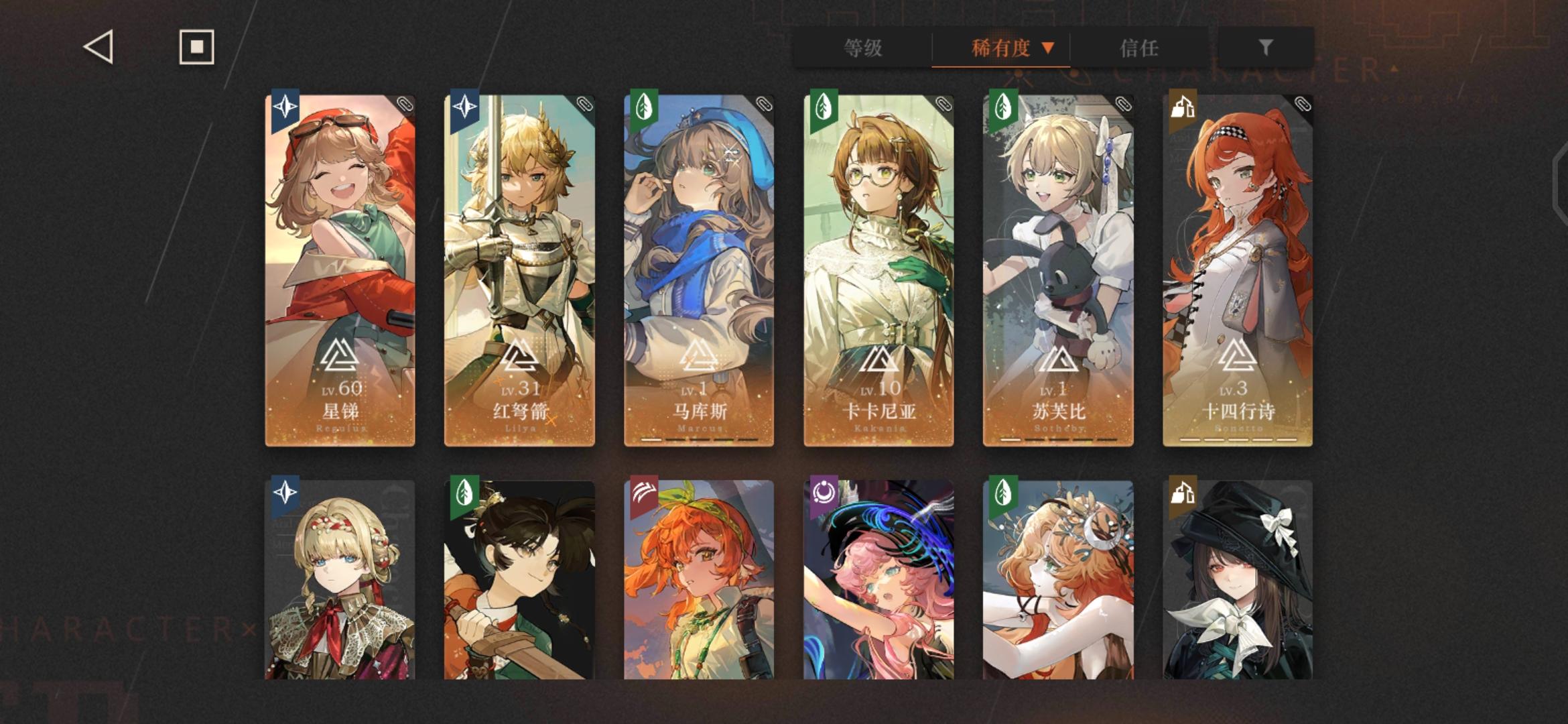The image size is (1568, 724).
Task: Switch to the 等级 sorting tab
Action: coord(863,48)
